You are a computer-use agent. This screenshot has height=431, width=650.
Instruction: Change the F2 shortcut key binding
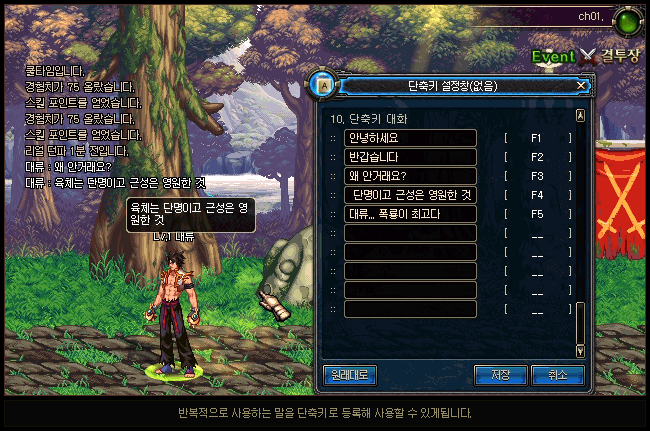(537, 157)
